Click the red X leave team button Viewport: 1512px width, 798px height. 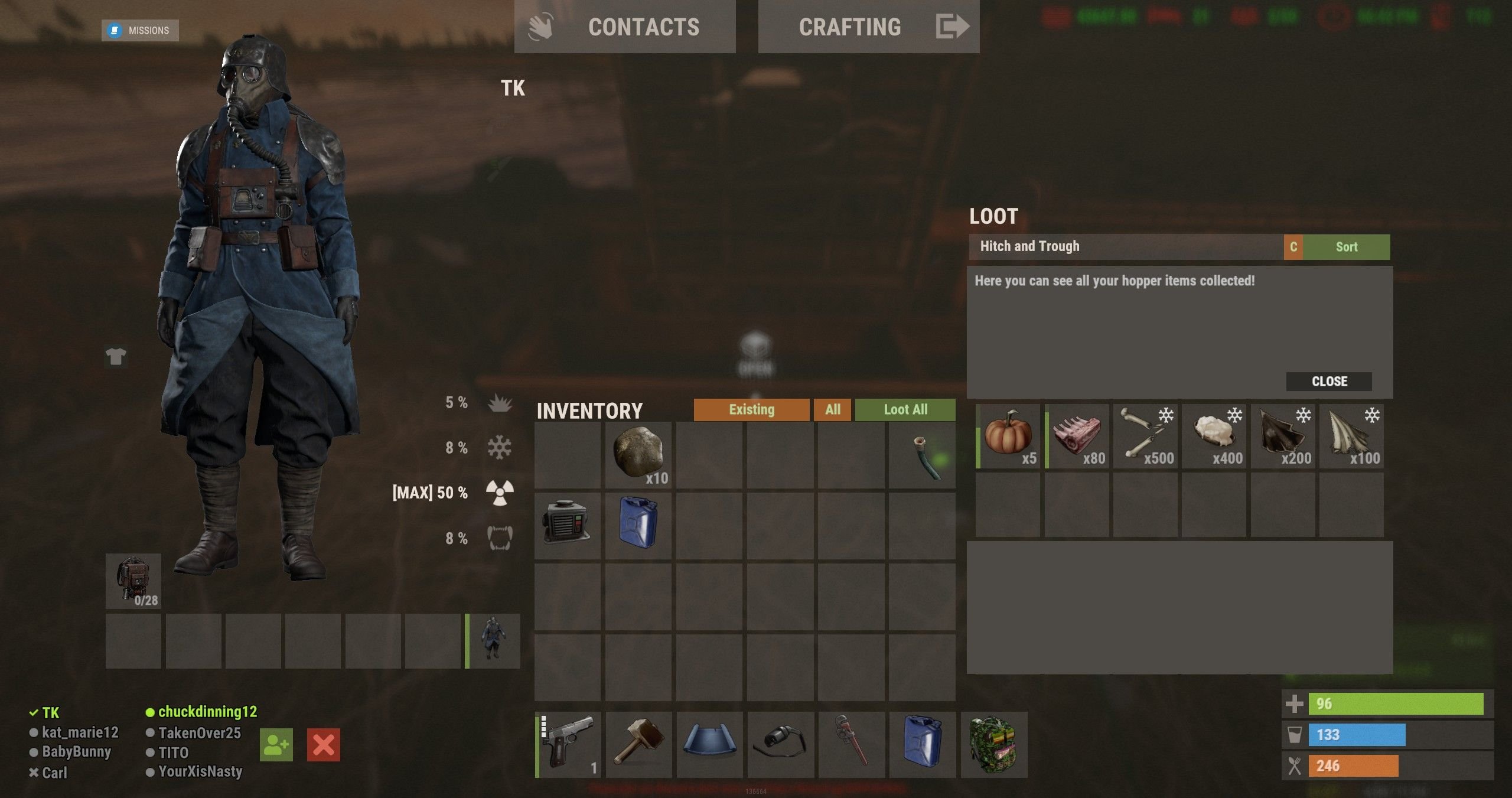pyautogui.click(x=323, y=745)
